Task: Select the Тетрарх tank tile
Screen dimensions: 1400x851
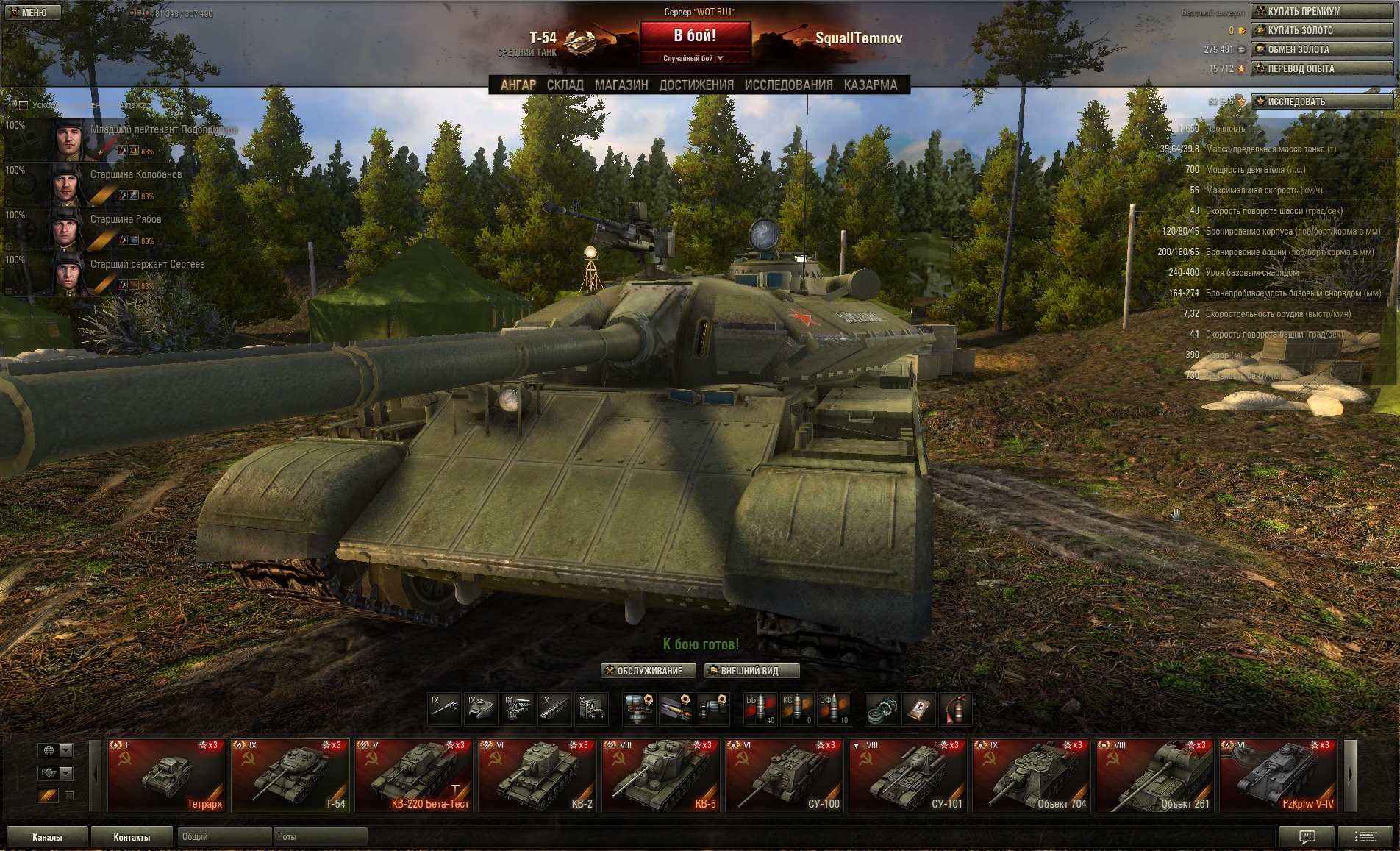Action: tap(166, 775)
